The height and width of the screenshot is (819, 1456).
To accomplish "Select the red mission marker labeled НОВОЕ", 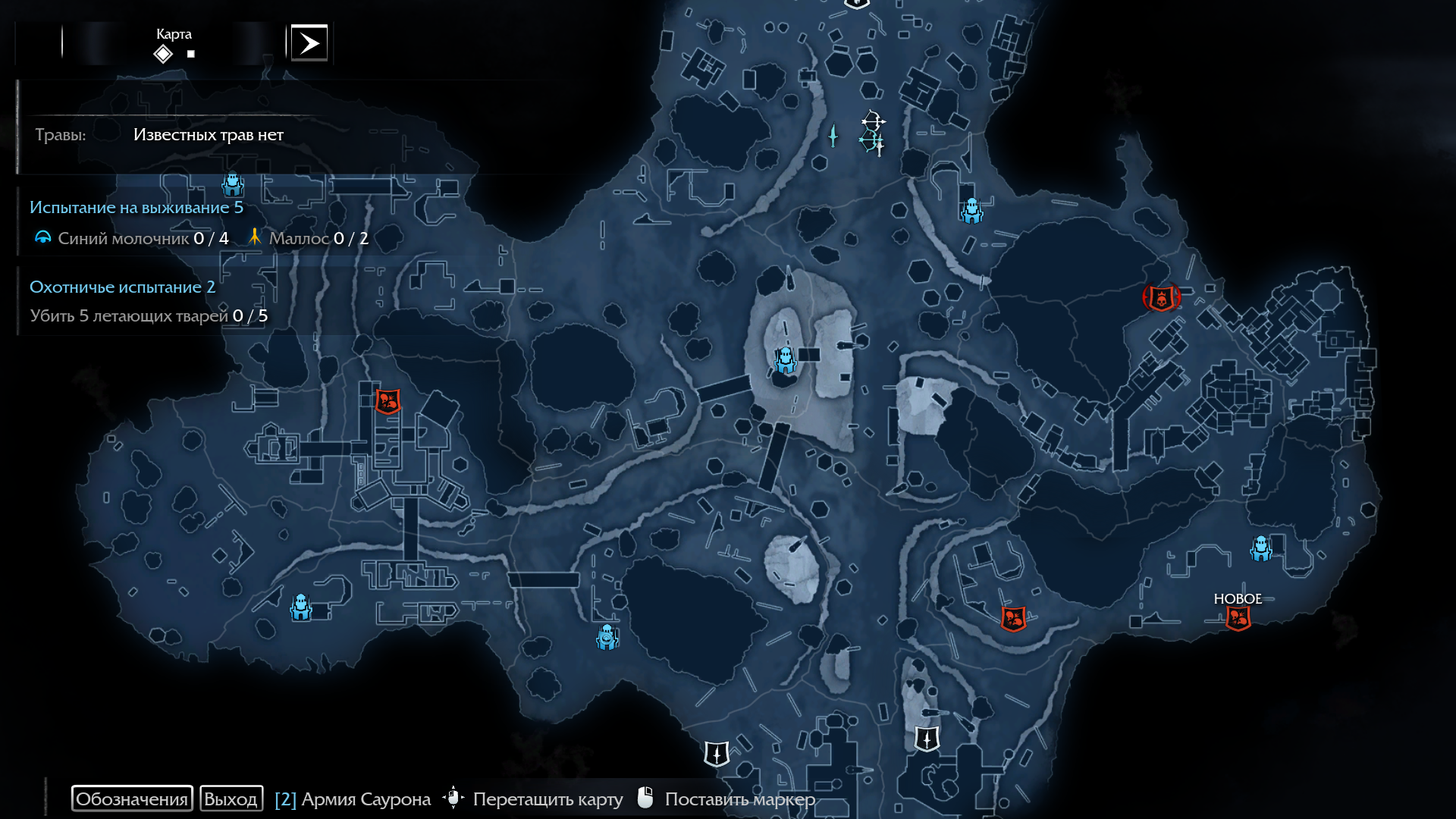I will pyautogui.click(x=1238, y=619).
